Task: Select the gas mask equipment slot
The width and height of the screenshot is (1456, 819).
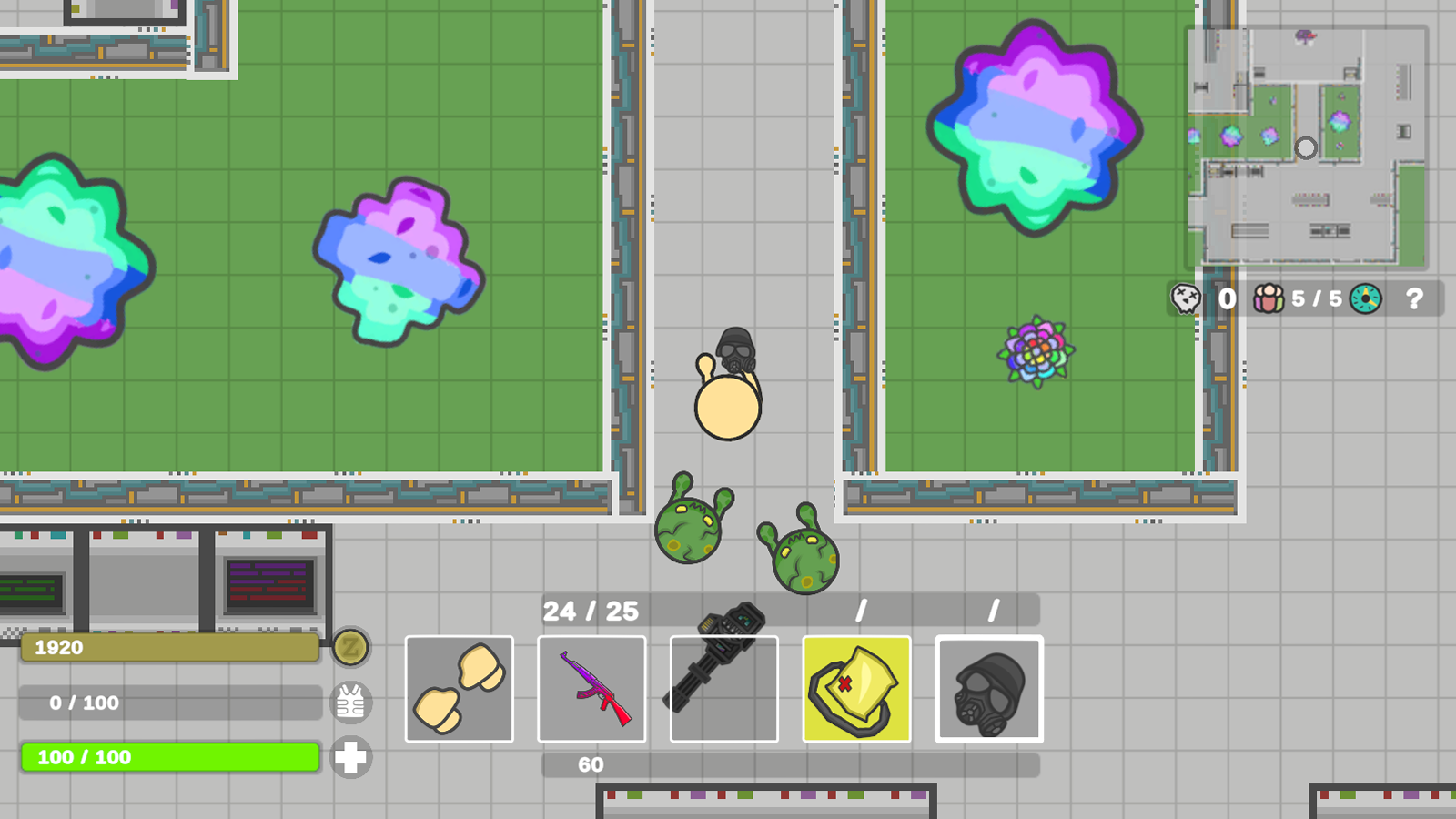Action: pyautogui.click(x=989, y=689)
